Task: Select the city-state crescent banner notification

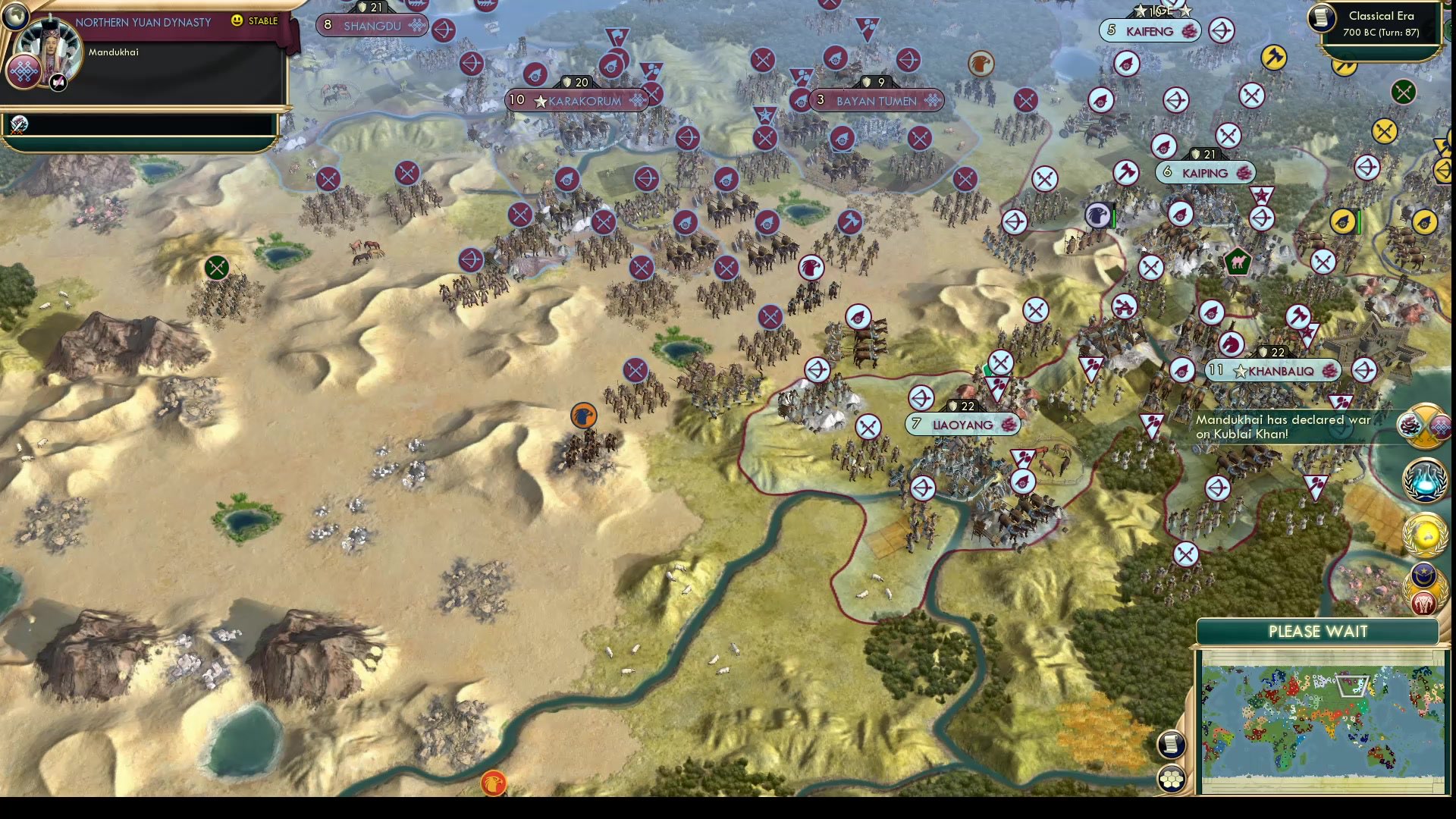Action: (x=1423, y=576)
